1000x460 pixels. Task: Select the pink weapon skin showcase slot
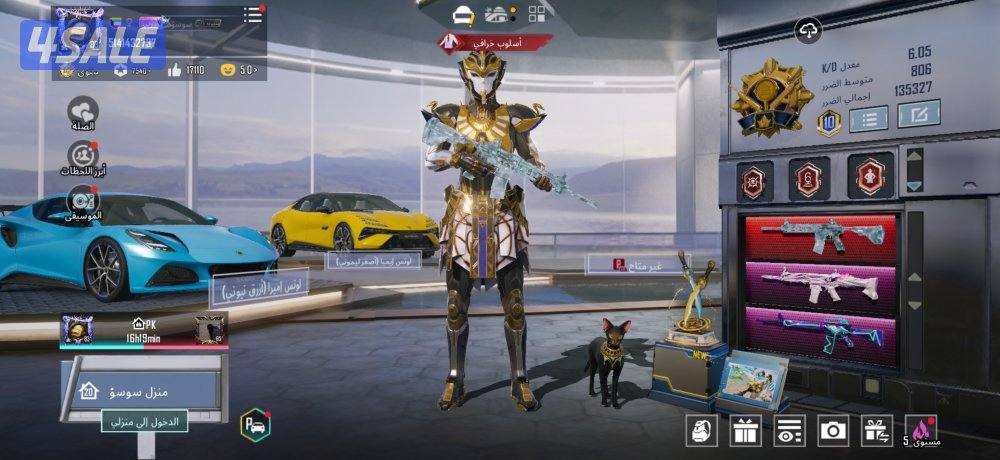coord(821,284)
